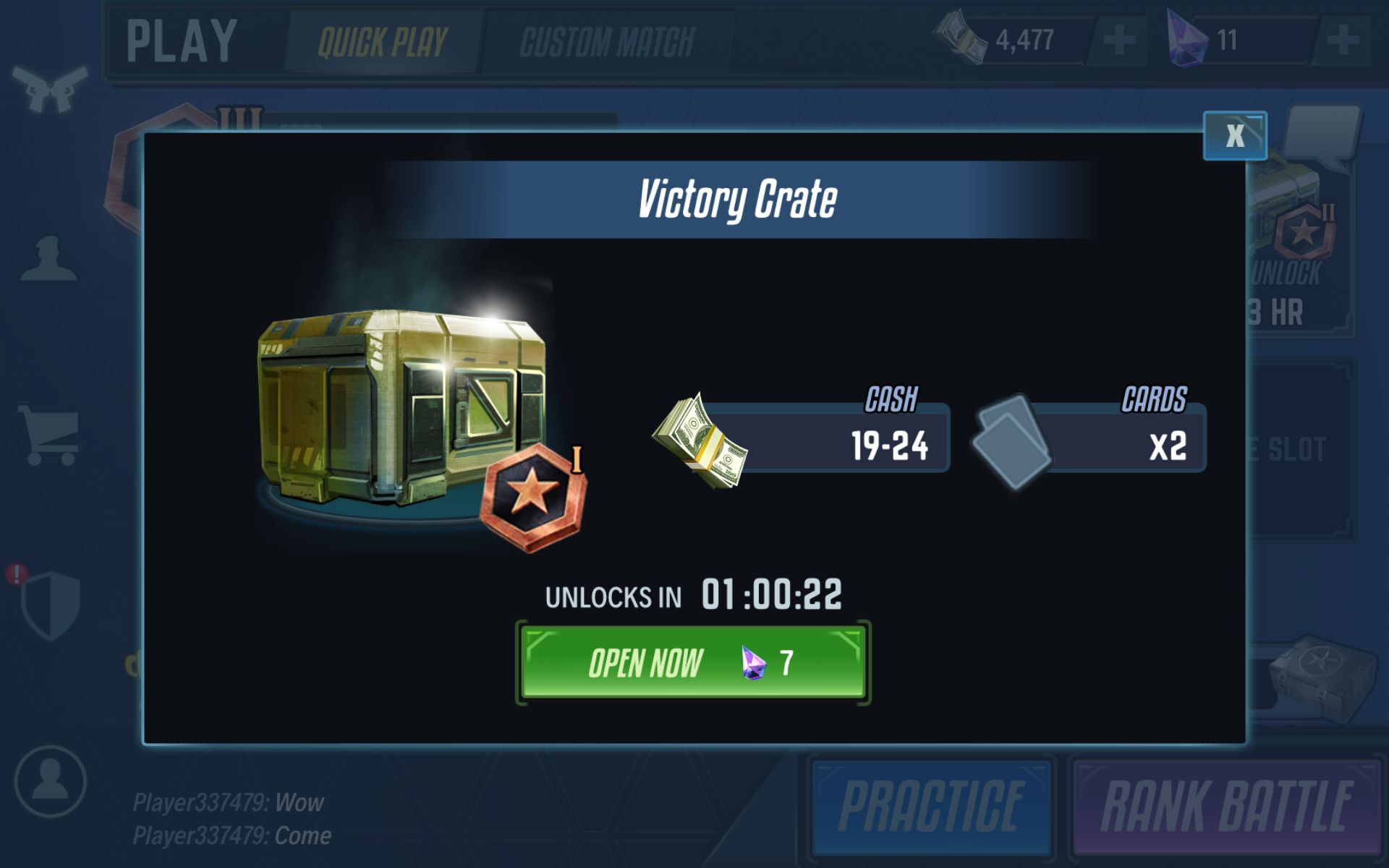Open the player profile circle icon

(50, 781)
